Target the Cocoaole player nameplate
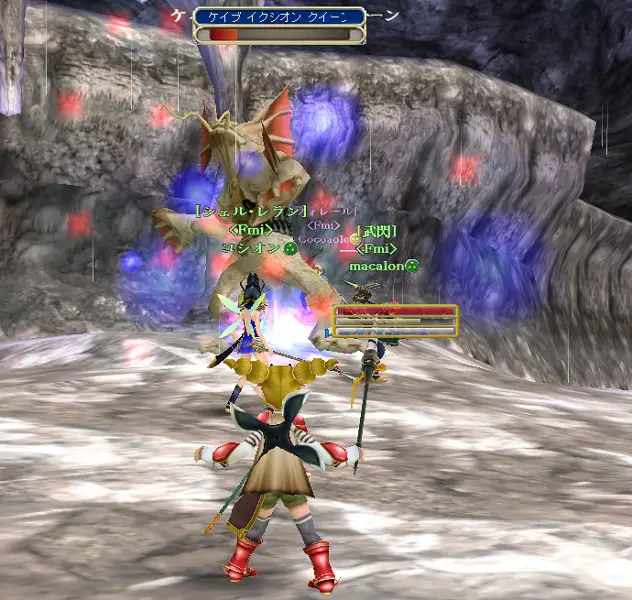The height and width of the screenshot is (600, 632). tap(325, 239)
